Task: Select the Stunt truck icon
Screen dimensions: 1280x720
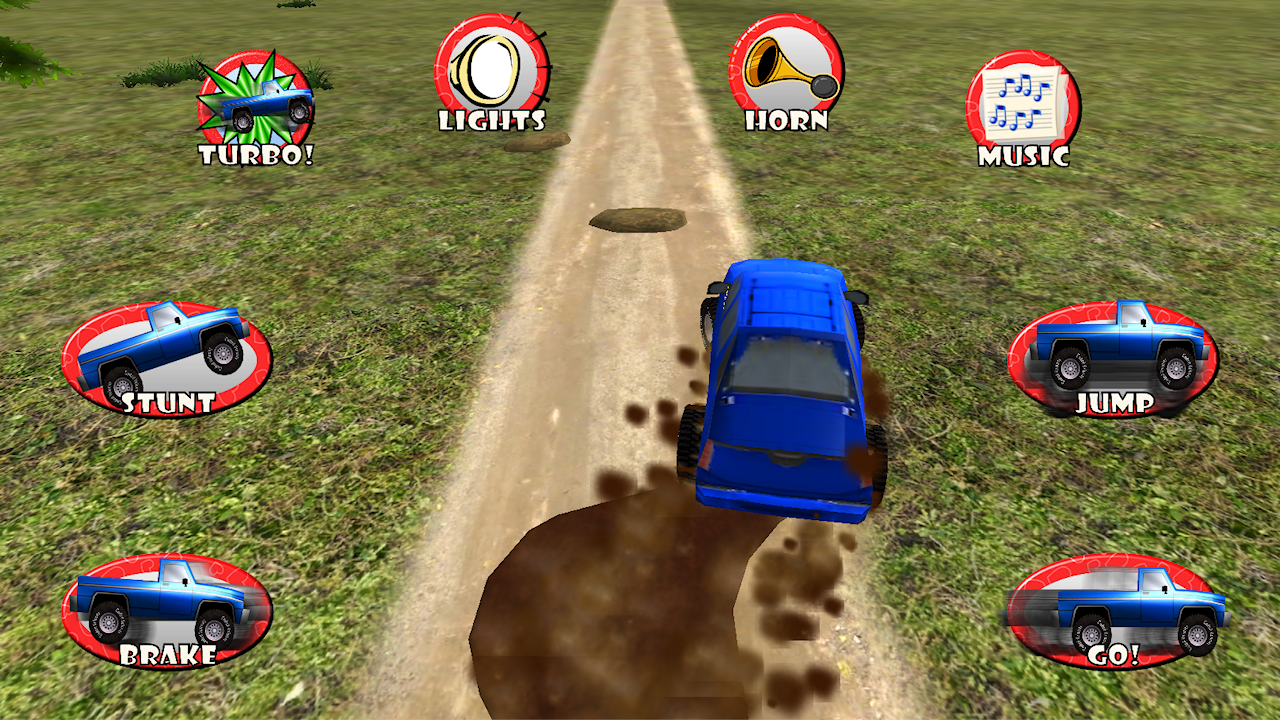Action: point(165,355)
